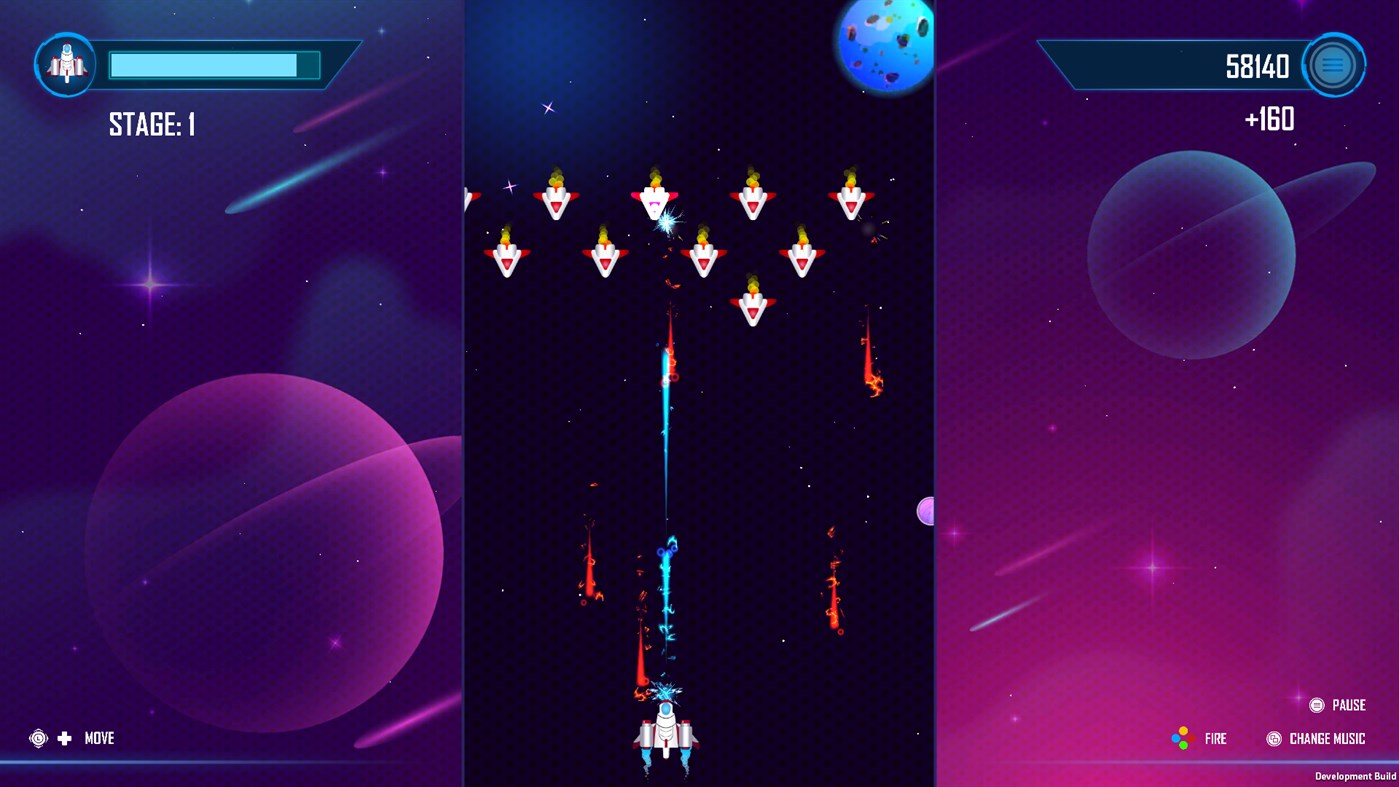Screen dimensions: 1399x787
Task: Select the Pause controller button icon
Action: tap(1317, 705)
